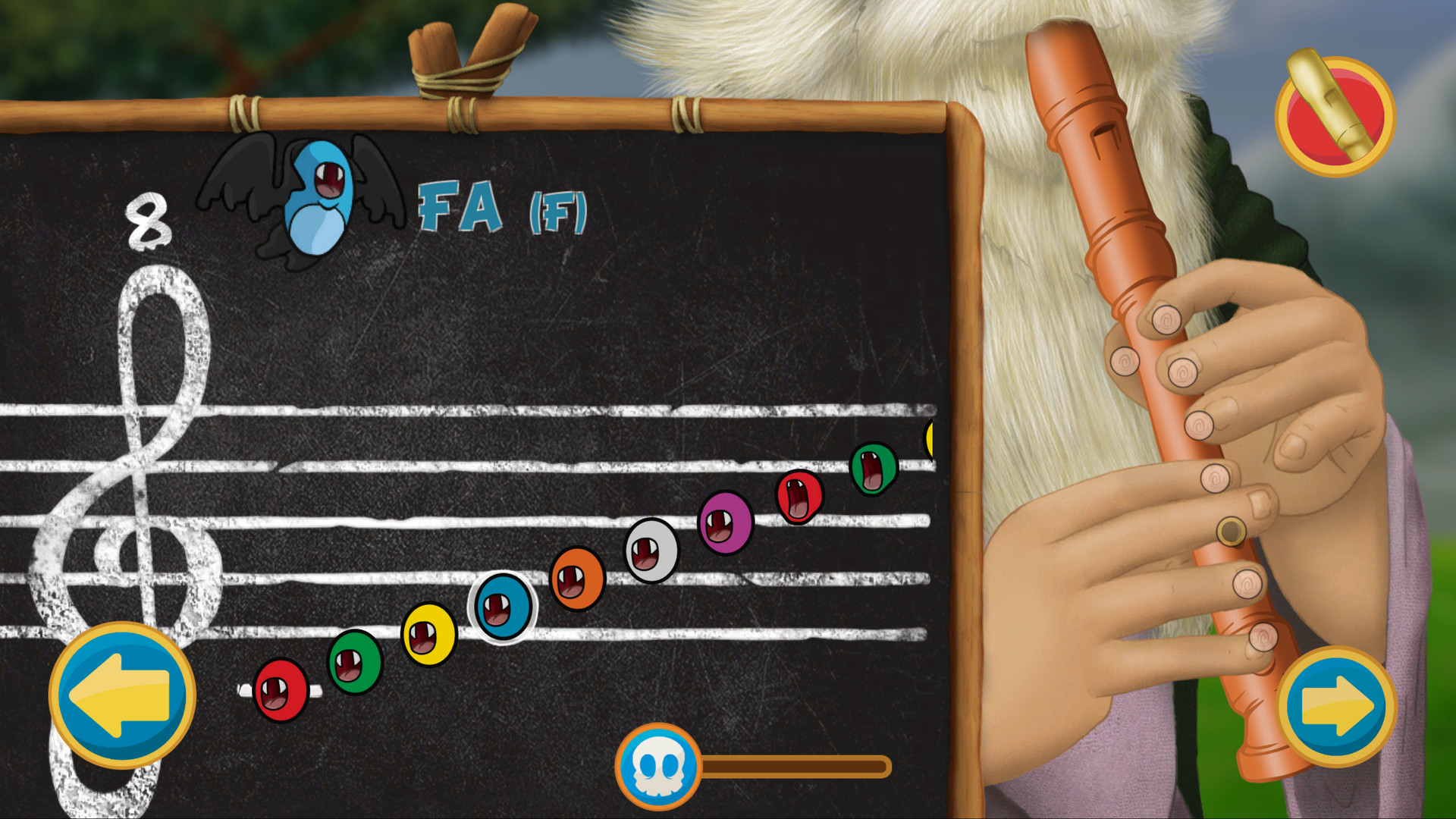Select the teal FA note with white highlight
1456x819 pixels.
[500, 607]
